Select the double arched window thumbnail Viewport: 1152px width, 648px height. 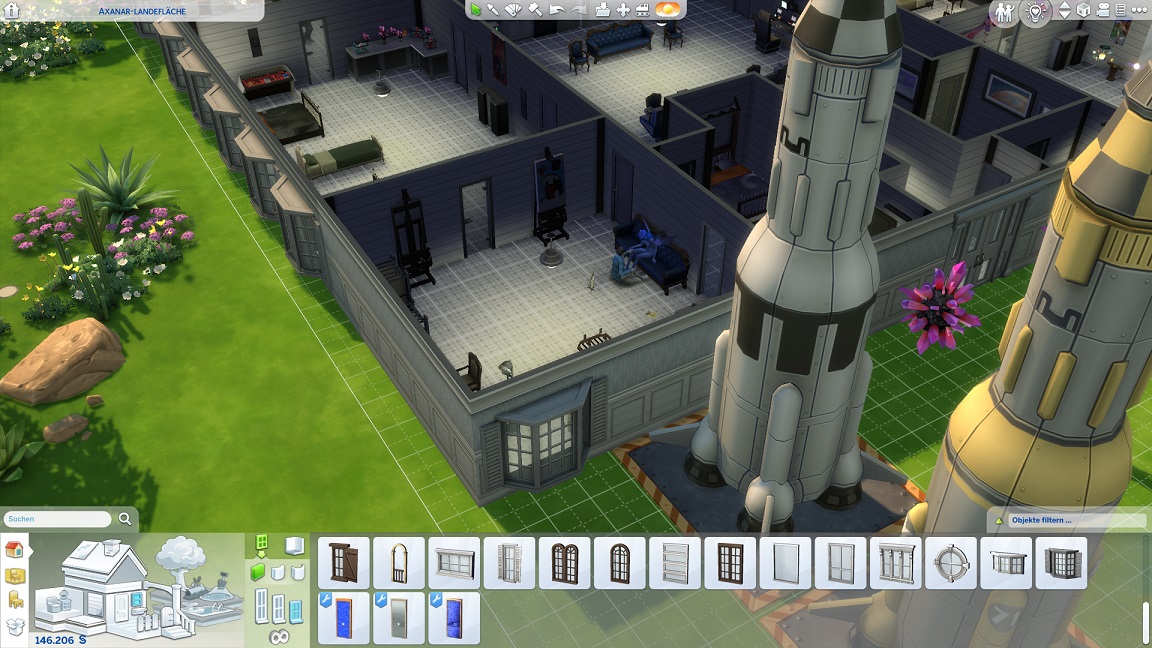565,563
